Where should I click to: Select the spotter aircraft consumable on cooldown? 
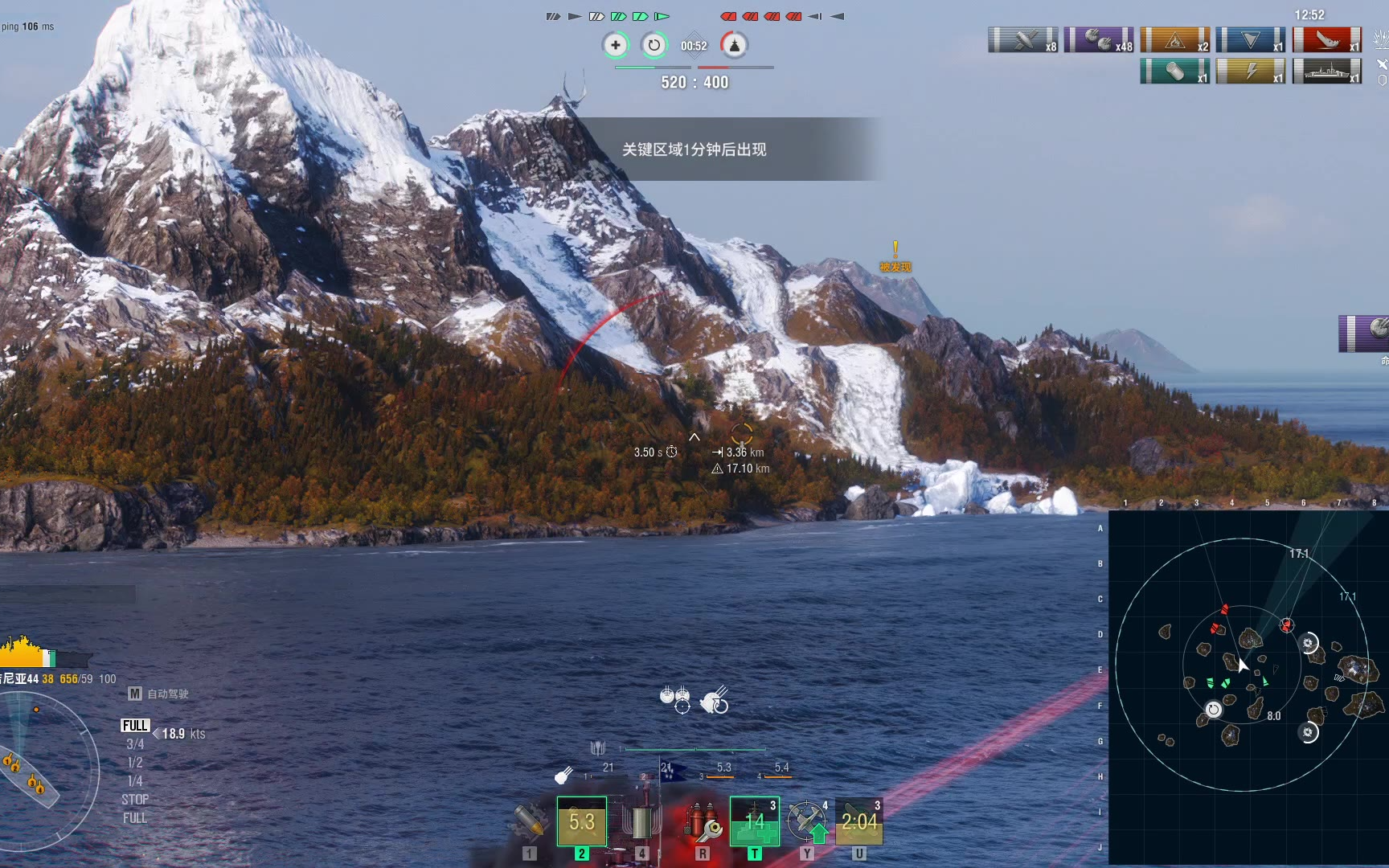click(x=859, y=821)
